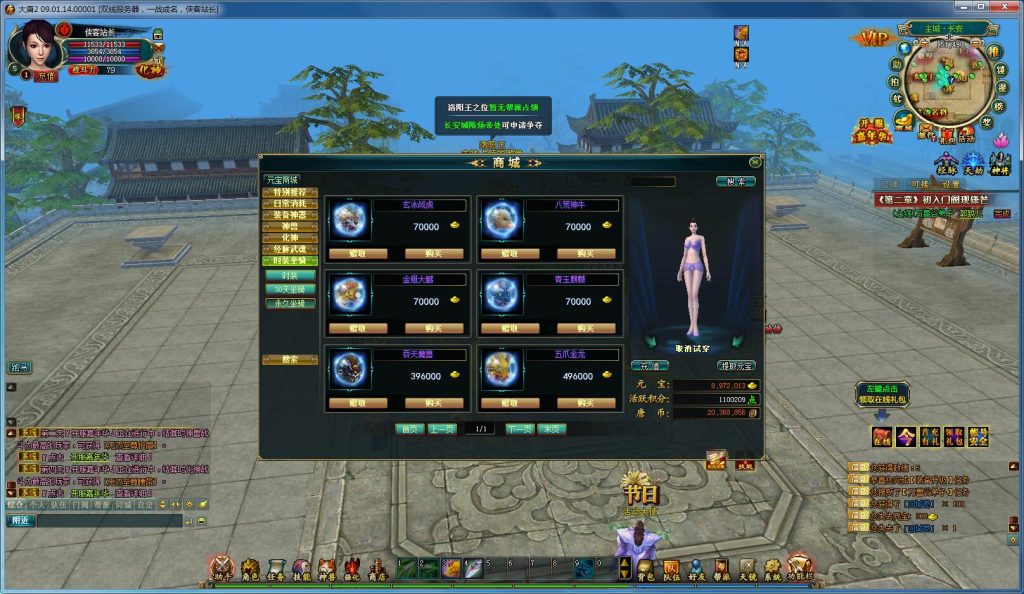Open the 特别推荐 shop category
Screen dimensions: 1024x594
pyautogui.click(x=290, y=192)
